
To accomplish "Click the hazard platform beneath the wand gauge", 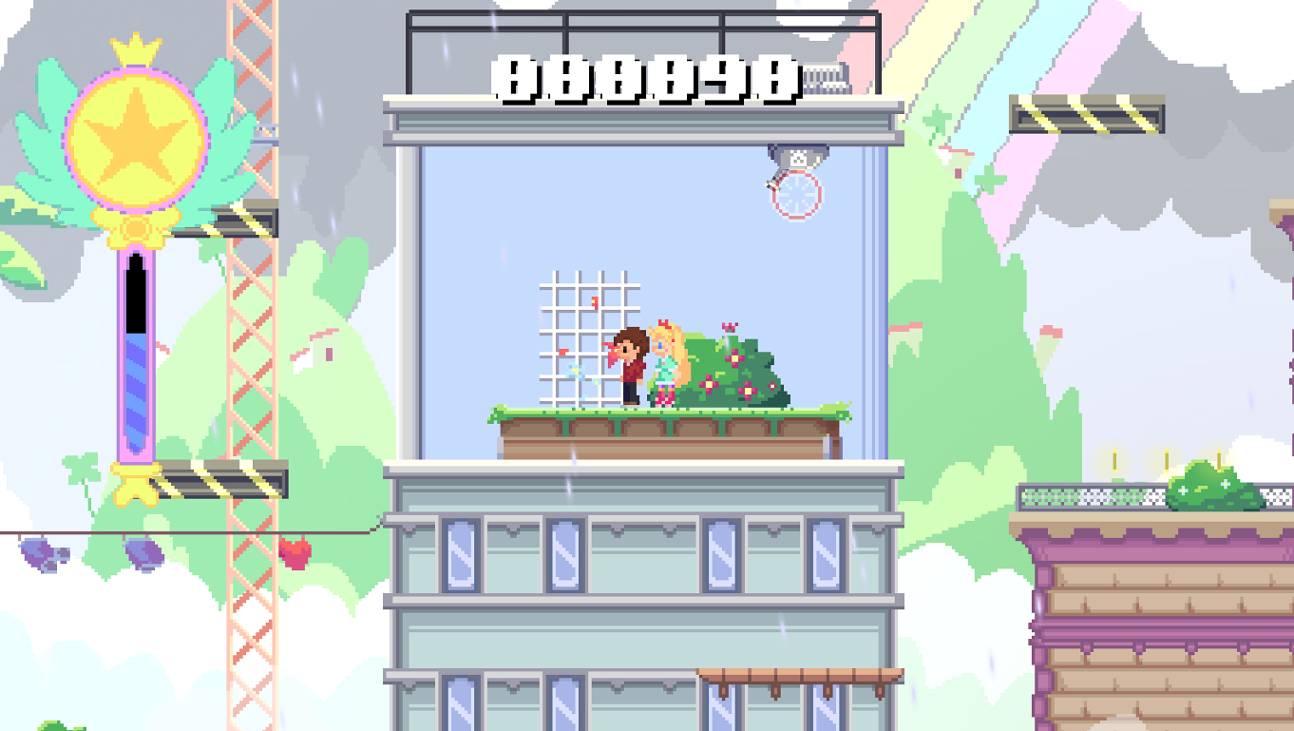I will coord(218,479).
